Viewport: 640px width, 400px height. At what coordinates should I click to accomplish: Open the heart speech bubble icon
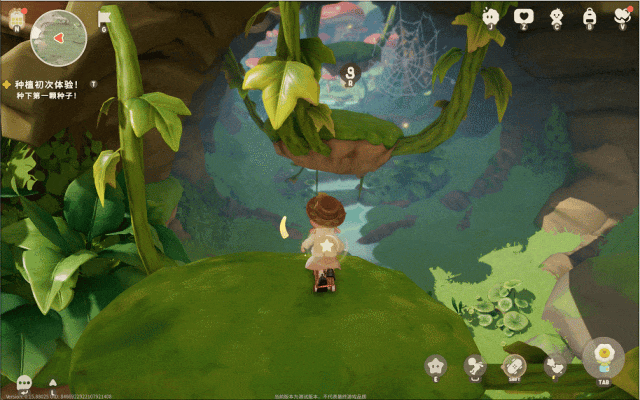pos(523,16)
